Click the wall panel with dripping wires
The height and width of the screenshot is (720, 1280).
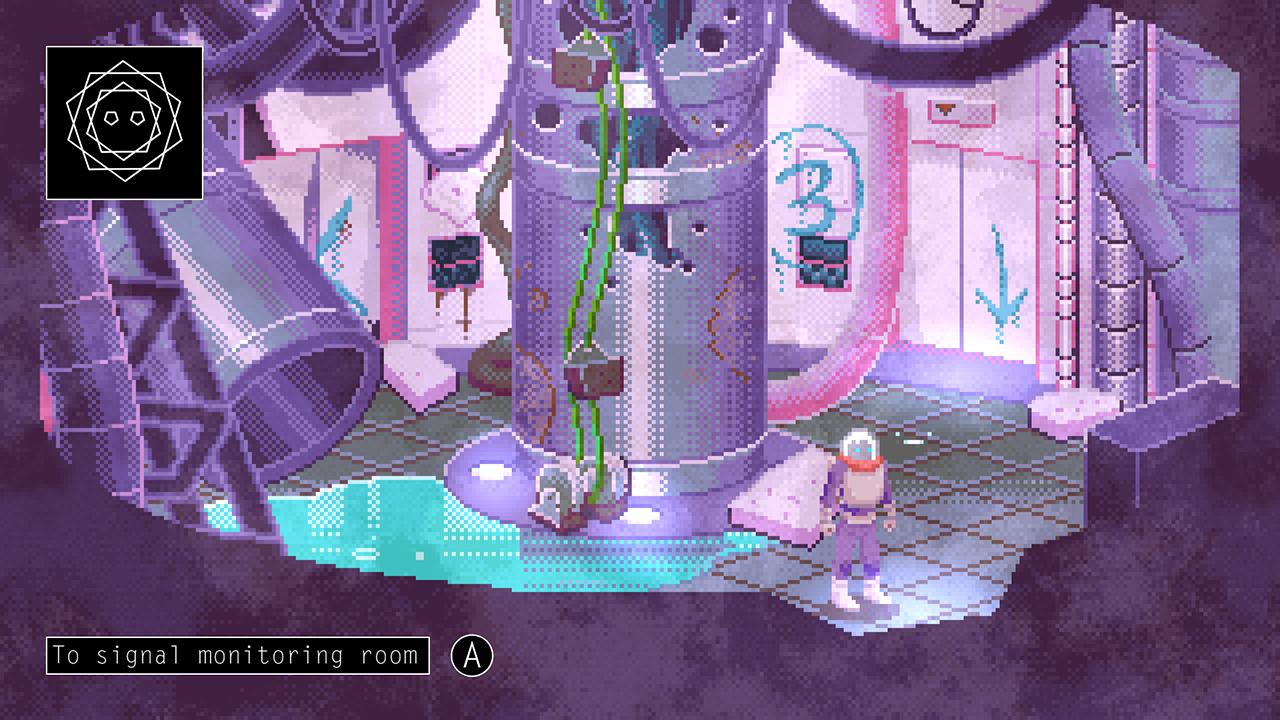(453, 262)
